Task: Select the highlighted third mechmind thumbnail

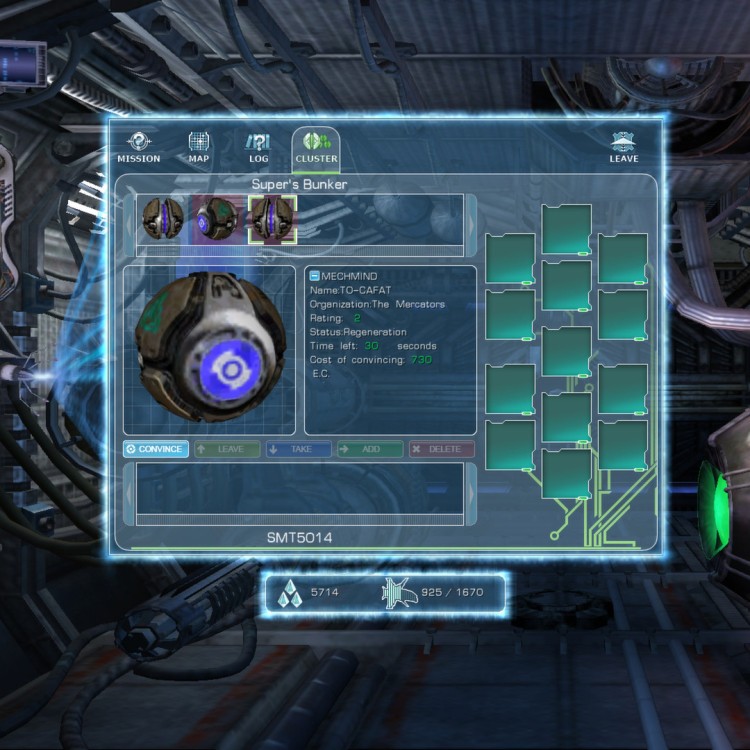Action: point(273,219)
